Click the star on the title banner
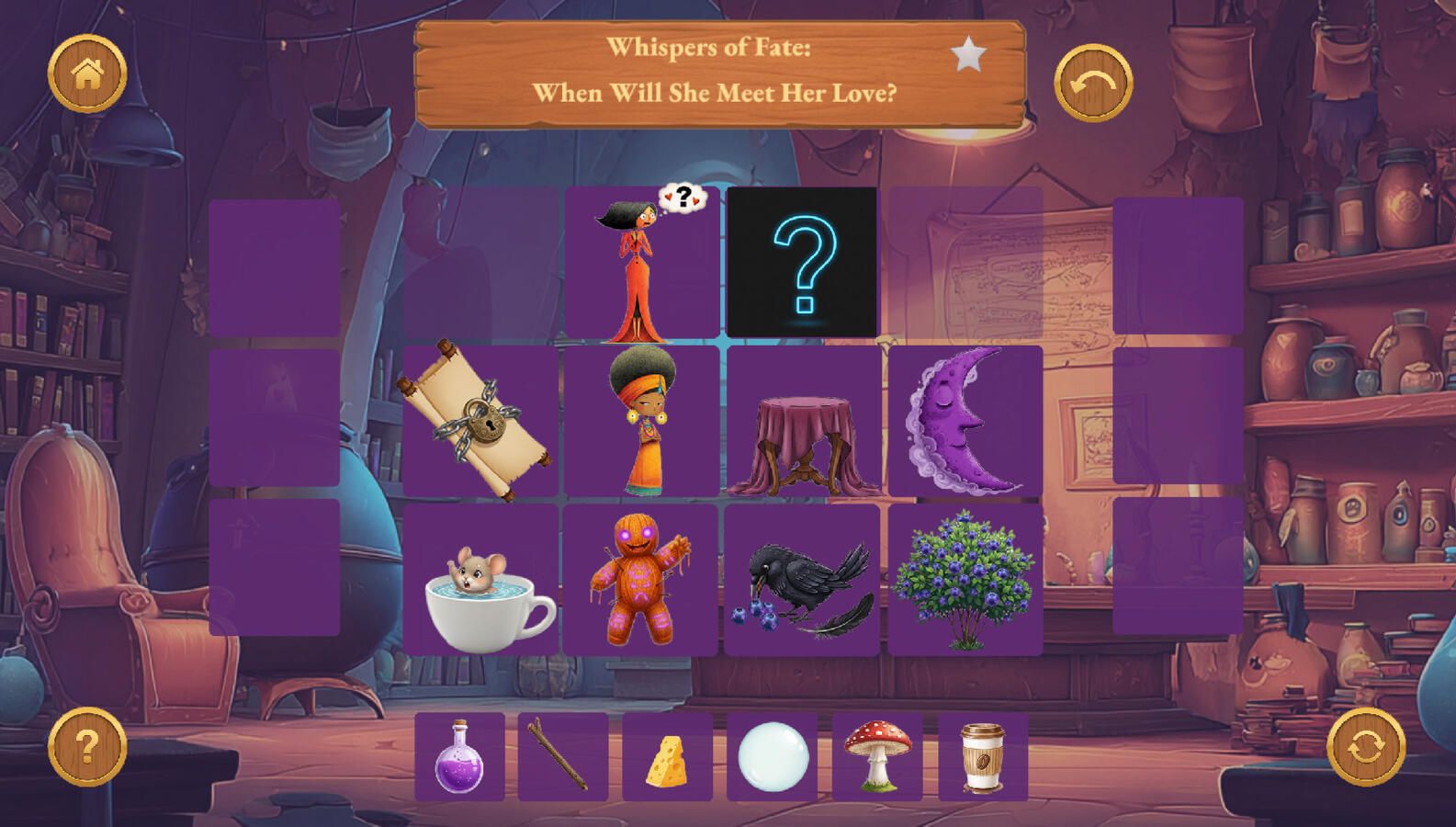1456x827 pixels. pos(968,55)
